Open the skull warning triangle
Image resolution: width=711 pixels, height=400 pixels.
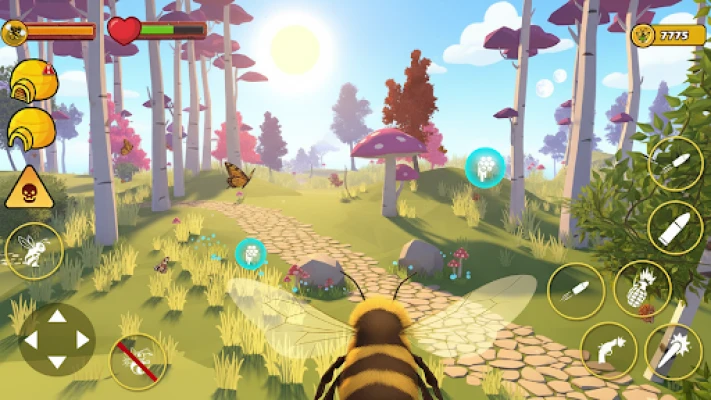29,188
